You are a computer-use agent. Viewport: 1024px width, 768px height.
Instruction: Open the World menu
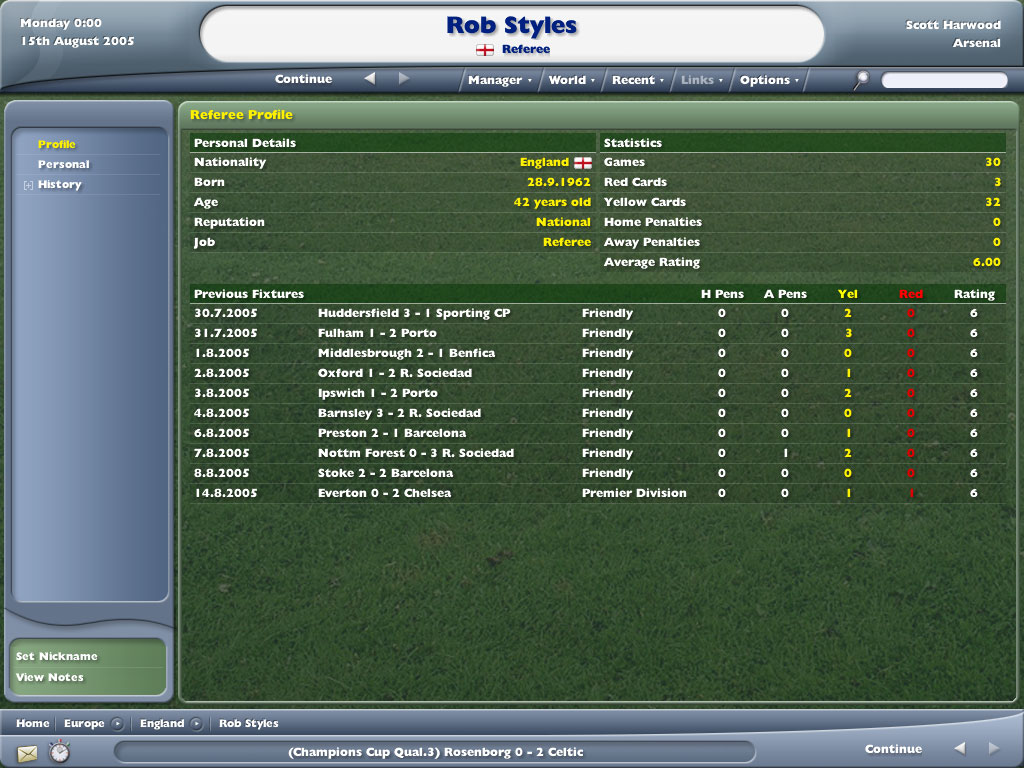571,80
